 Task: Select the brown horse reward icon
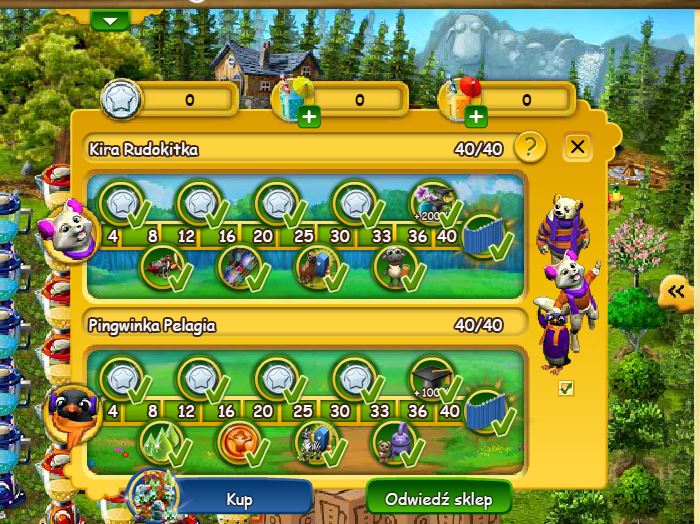coord(315,266)
